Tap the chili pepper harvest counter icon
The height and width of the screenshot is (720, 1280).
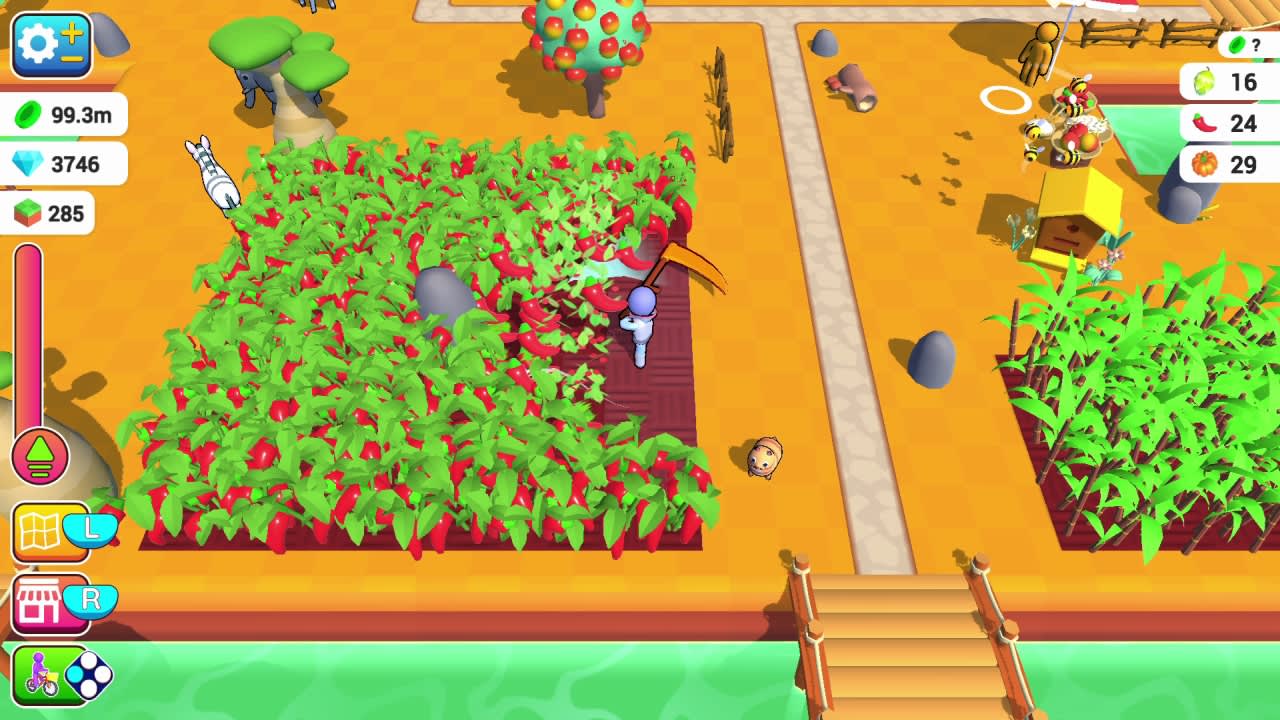pyautogui.click(x=1225, y=124)
